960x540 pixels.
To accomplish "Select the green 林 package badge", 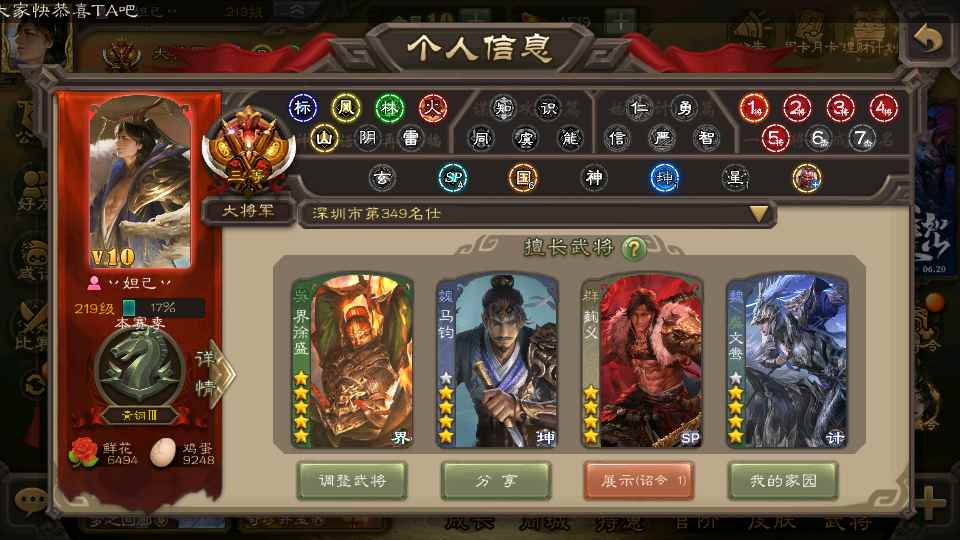I will pyautogui.click(x=389, y=108).
